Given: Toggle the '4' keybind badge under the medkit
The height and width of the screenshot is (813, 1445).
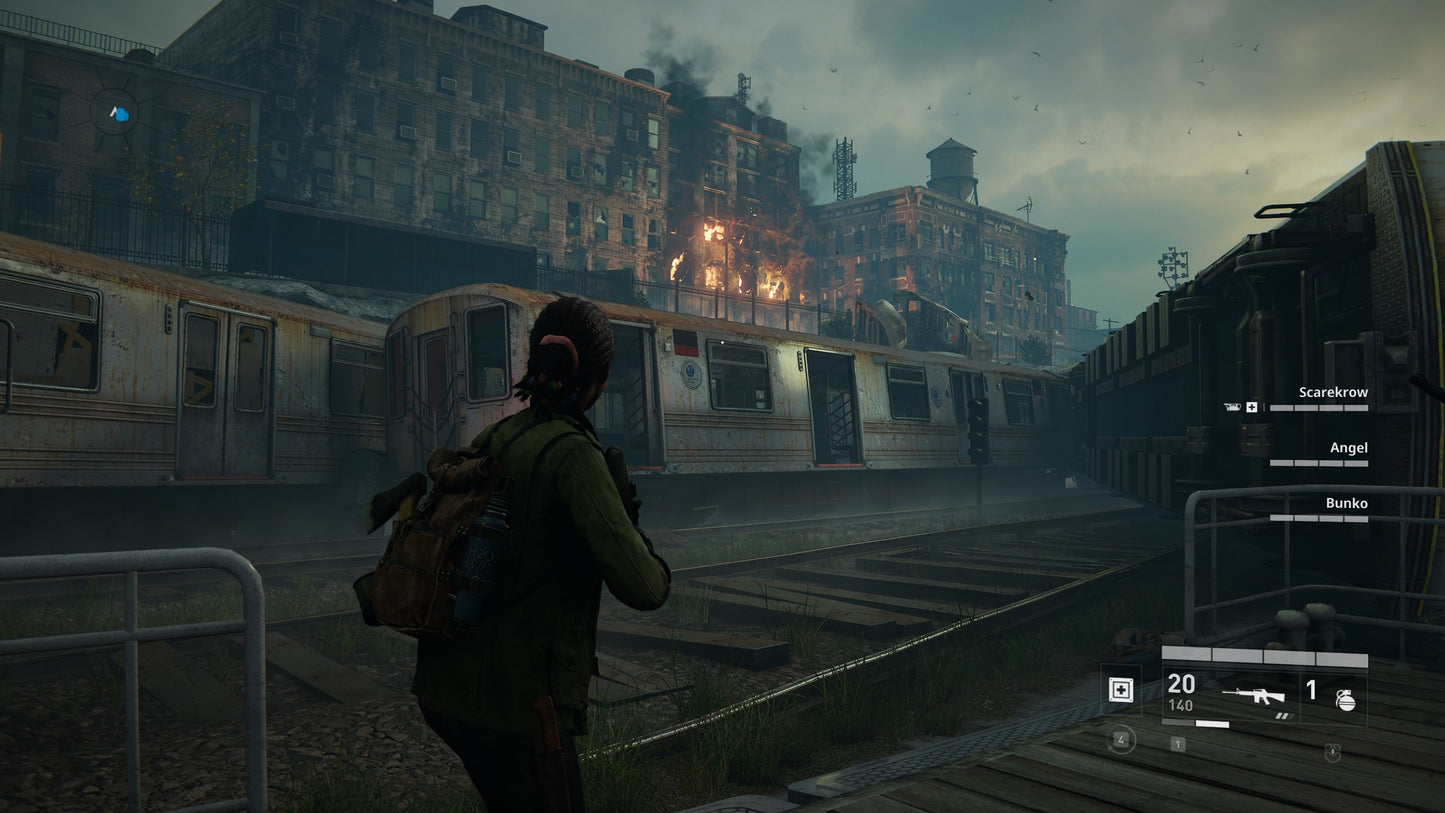Looking at the screenshot, I should pos(1121,740).
